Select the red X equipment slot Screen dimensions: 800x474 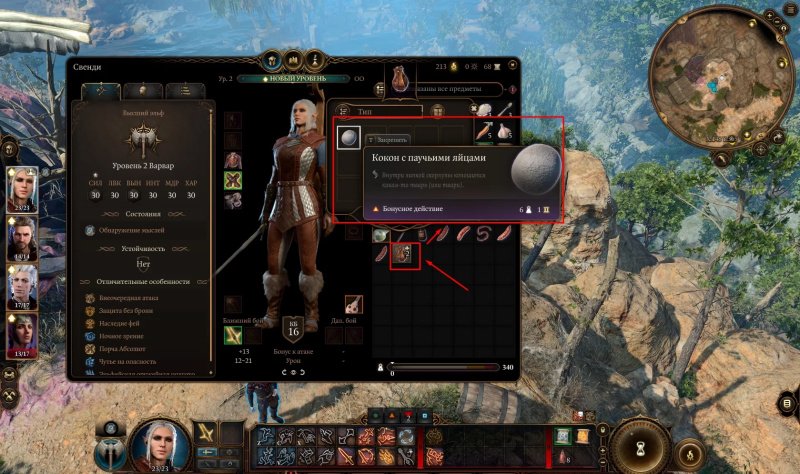click(x=233, y=180)
